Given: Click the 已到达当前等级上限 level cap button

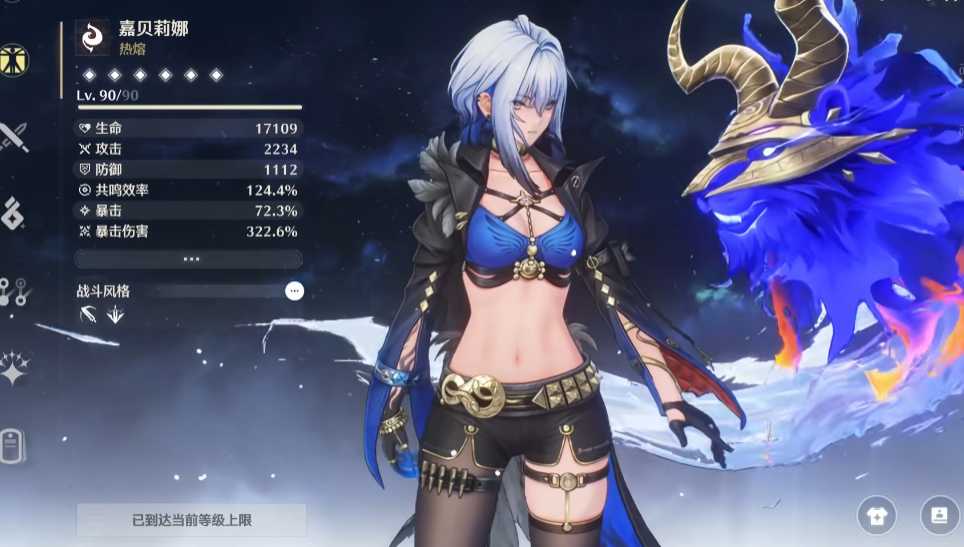Looking at the screenshot, I should 192,520.
